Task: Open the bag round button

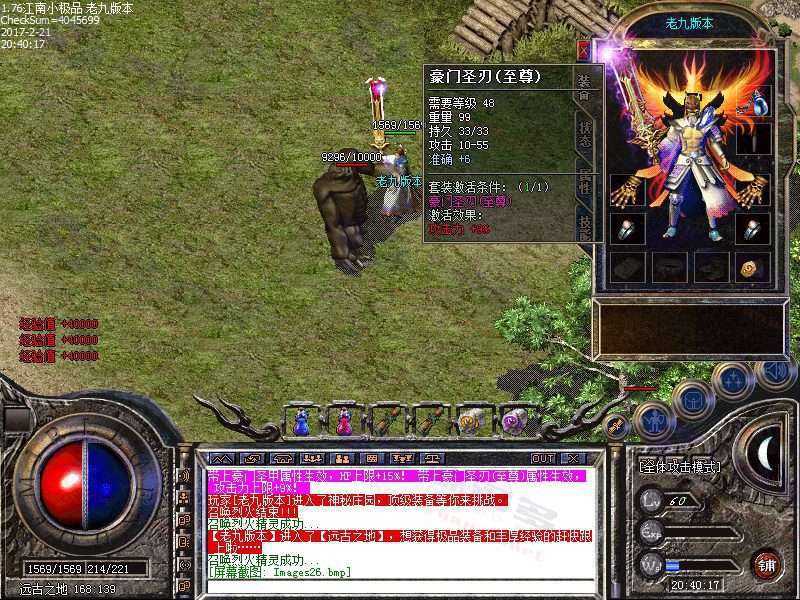Action: pos(691,399)
